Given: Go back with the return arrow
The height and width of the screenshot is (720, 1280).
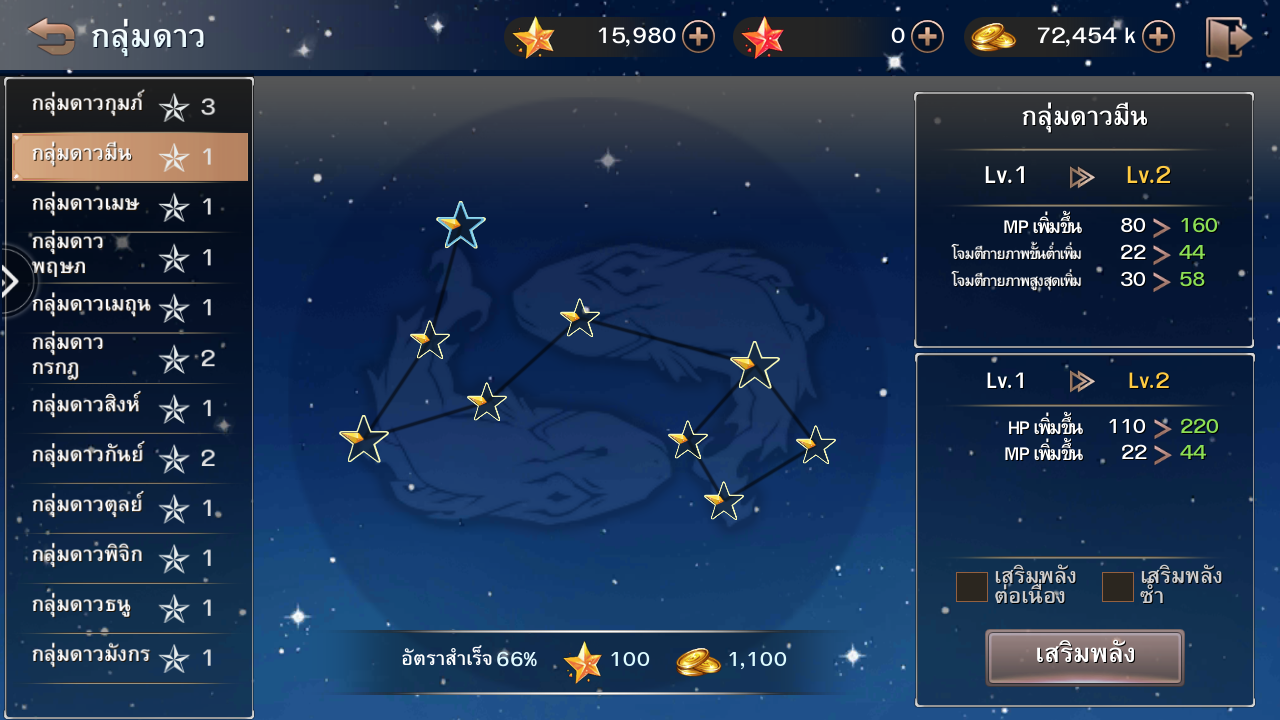Looking at the screenshot, I should pyautogui.click(x=52, y=37).
